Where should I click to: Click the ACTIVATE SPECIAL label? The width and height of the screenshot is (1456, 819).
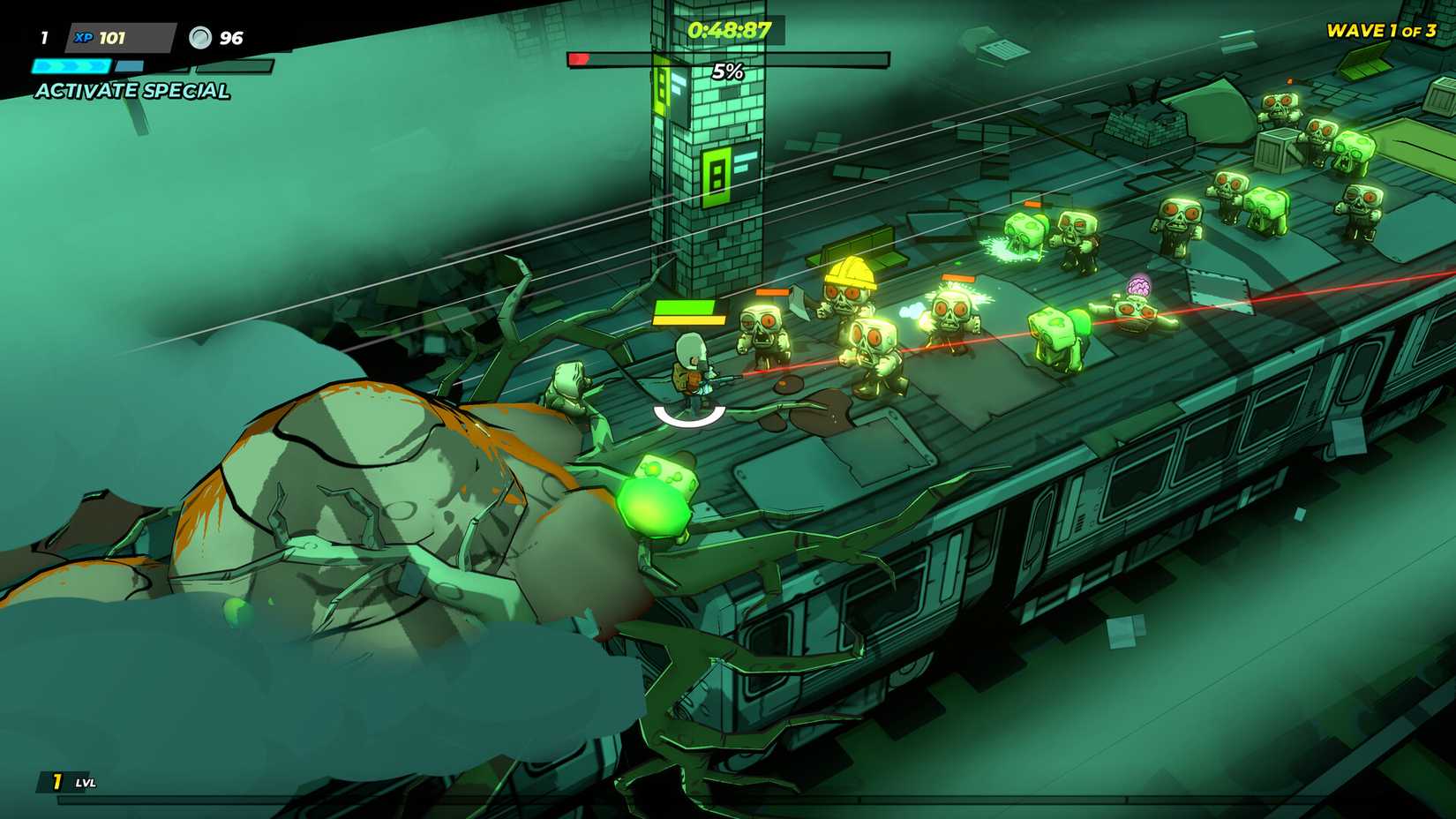coord(131,89)
